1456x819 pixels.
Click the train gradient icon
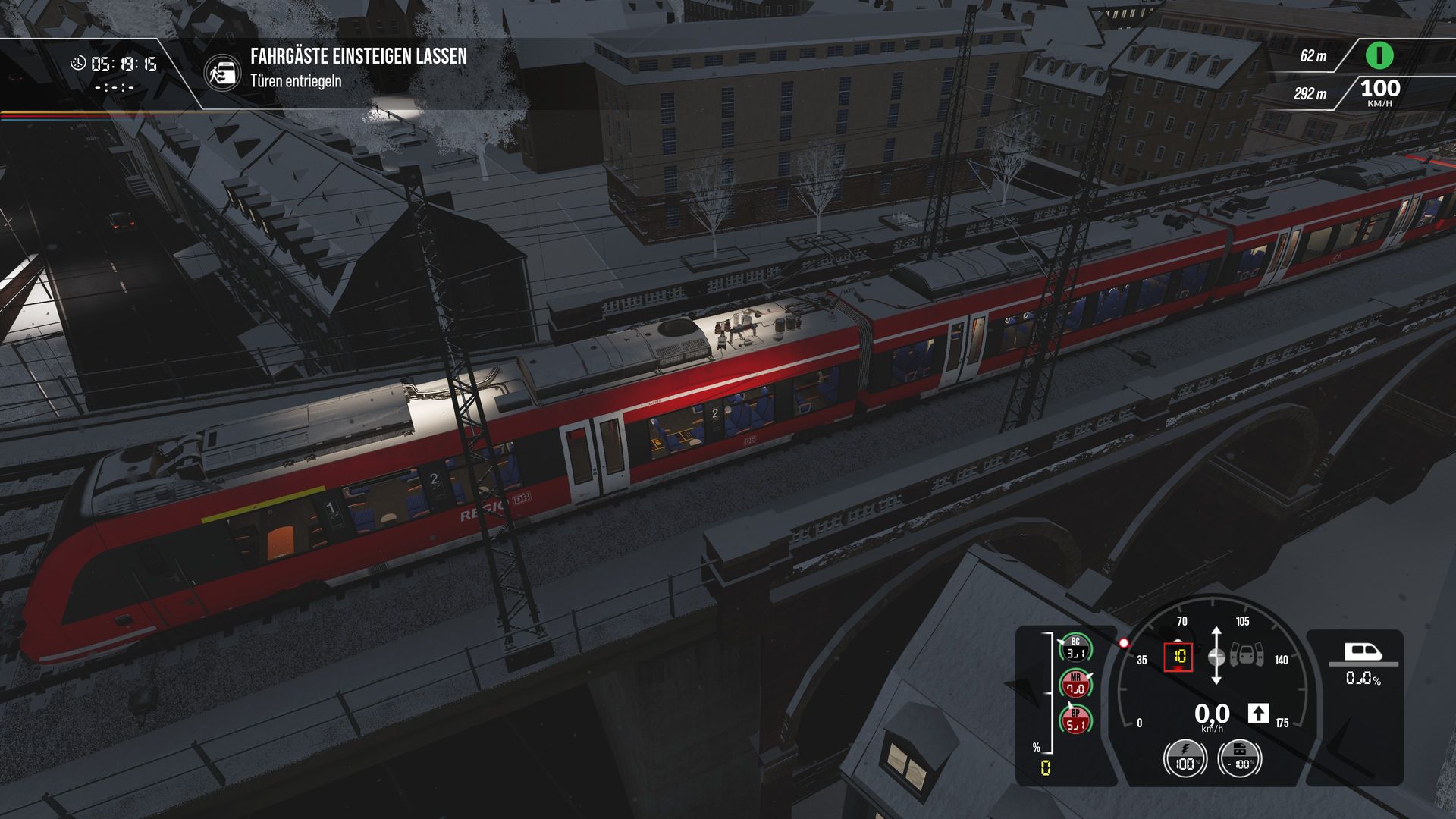click(x=1363, y=652)
